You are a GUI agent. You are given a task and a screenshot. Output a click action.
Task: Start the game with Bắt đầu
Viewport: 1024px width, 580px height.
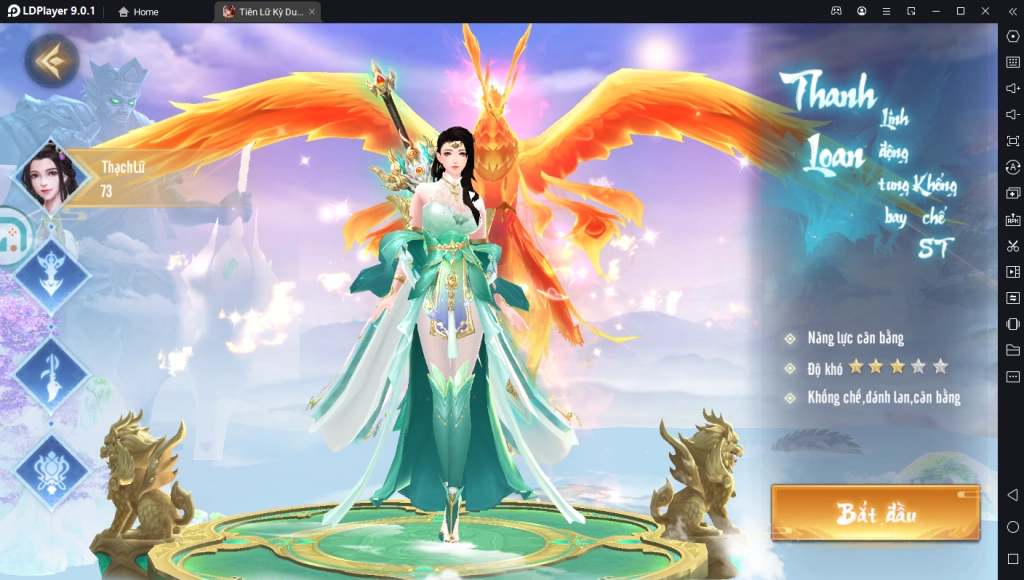(x=875, y=514)
